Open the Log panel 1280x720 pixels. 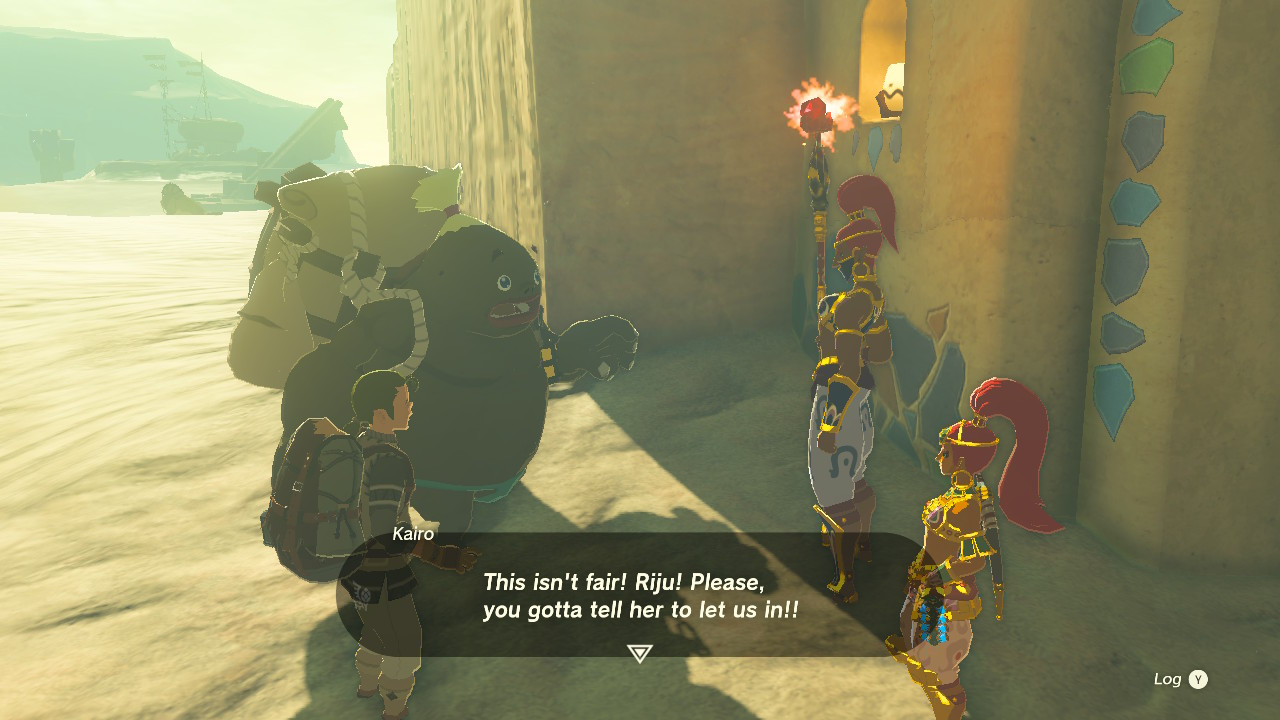(x=1176, y=678)
